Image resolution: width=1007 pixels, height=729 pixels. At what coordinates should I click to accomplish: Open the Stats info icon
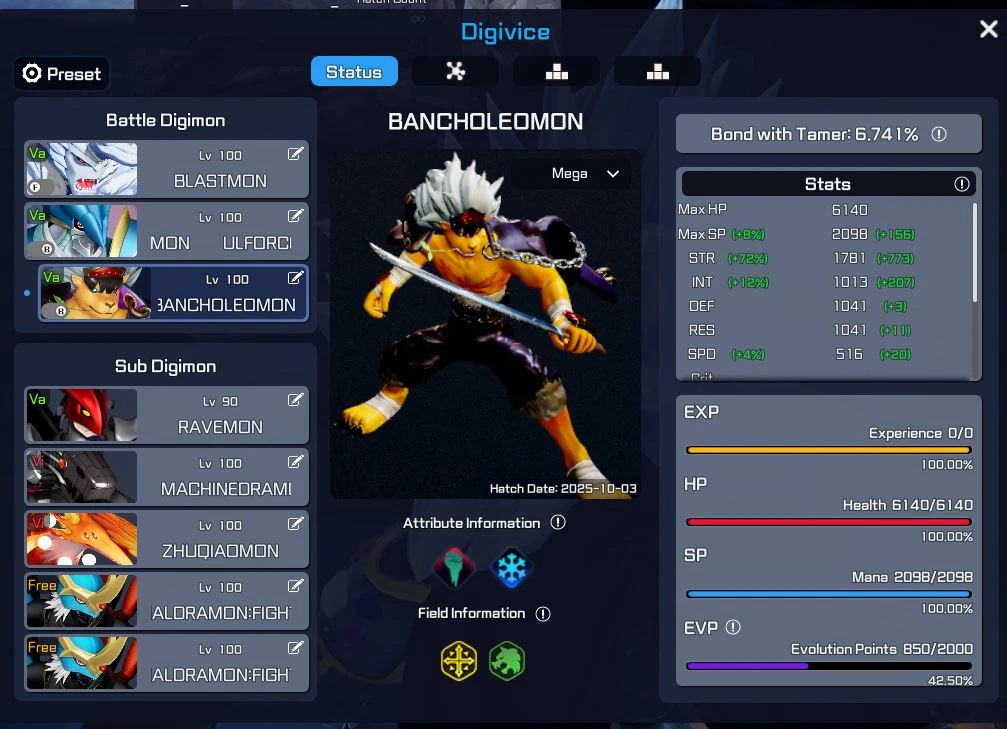click(x=961, y=184)
